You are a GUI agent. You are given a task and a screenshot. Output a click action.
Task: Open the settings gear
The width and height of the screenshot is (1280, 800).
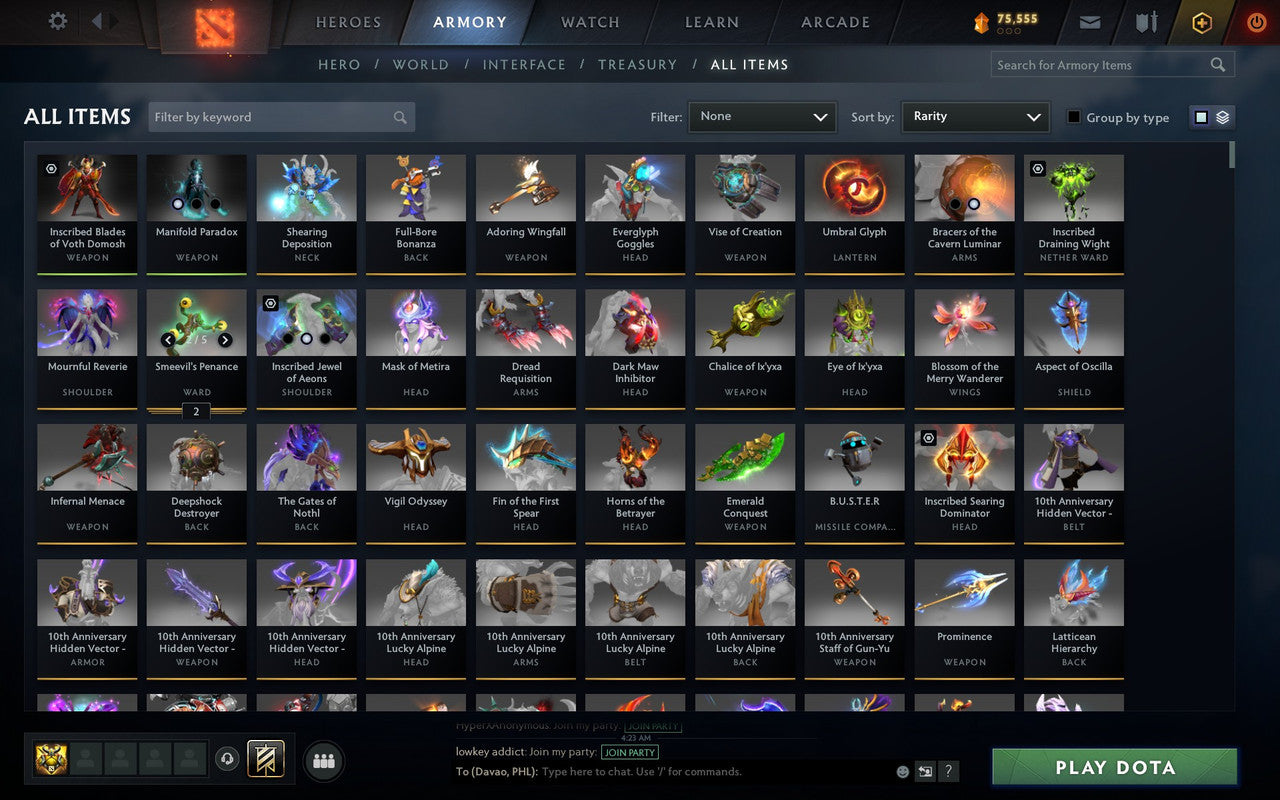[57, 21]
